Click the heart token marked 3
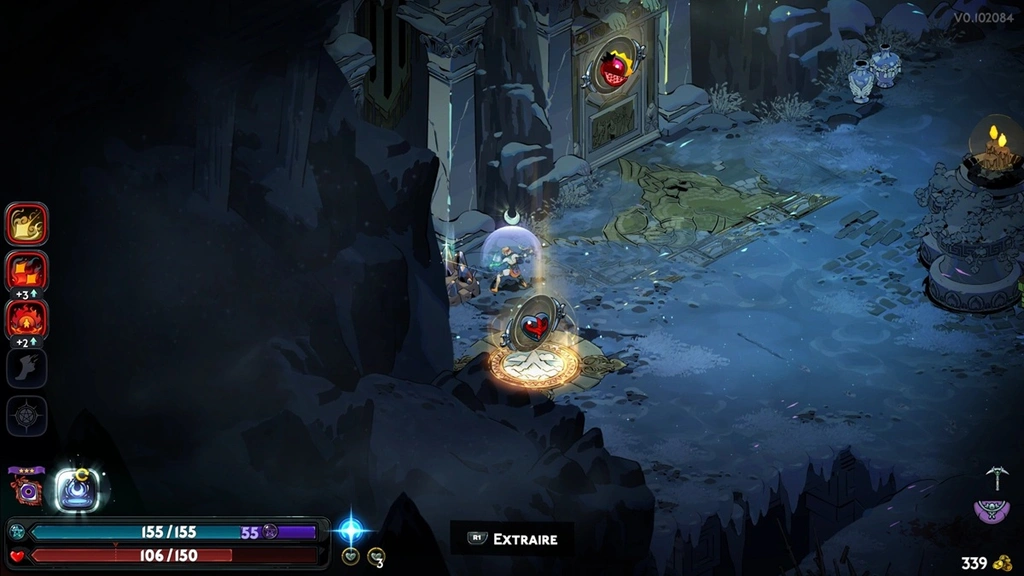This screenshot has height=576, width=1024. tap(376, 557)
